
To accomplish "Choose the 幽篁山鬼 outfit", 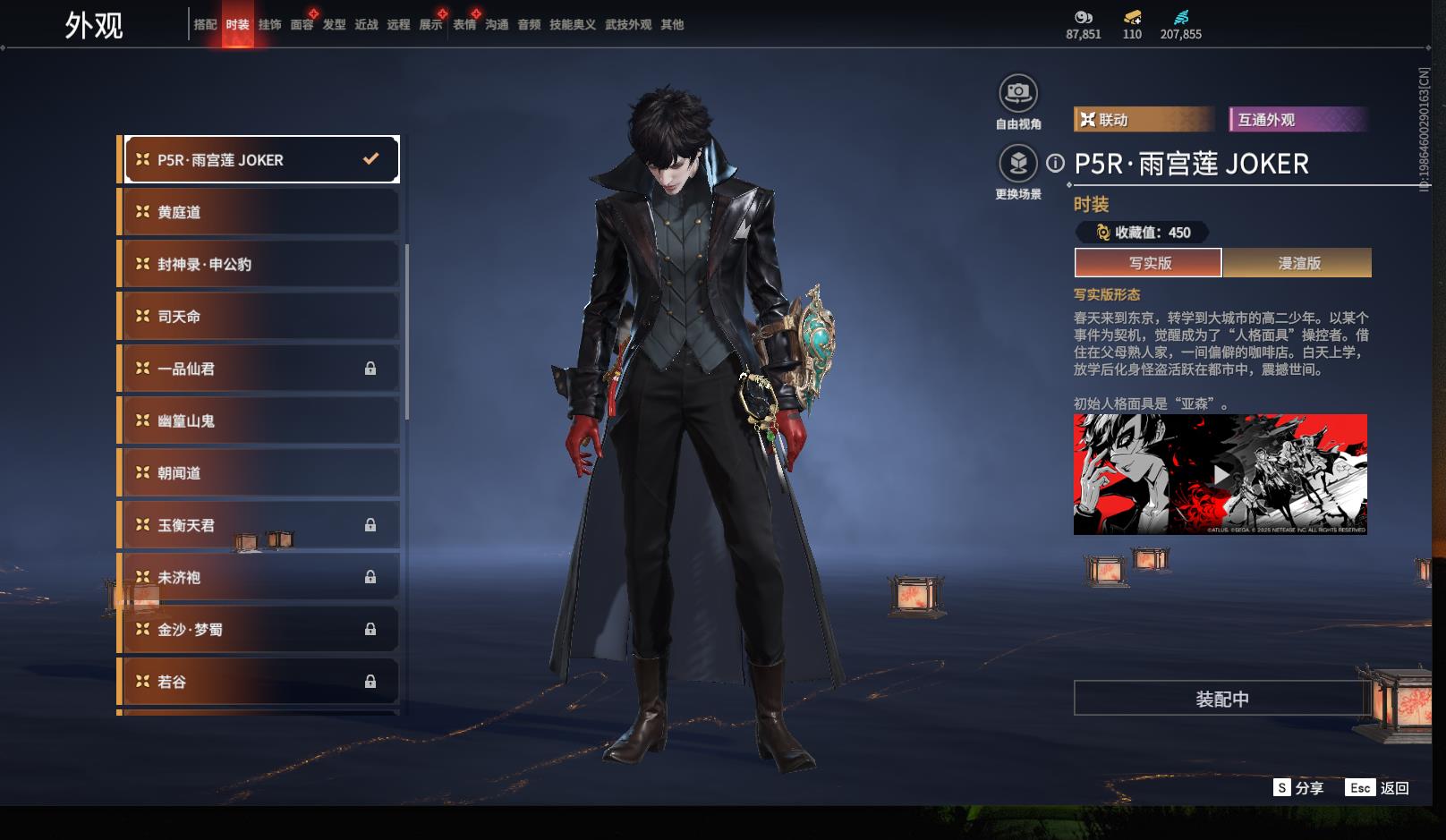I will point(259,420).
